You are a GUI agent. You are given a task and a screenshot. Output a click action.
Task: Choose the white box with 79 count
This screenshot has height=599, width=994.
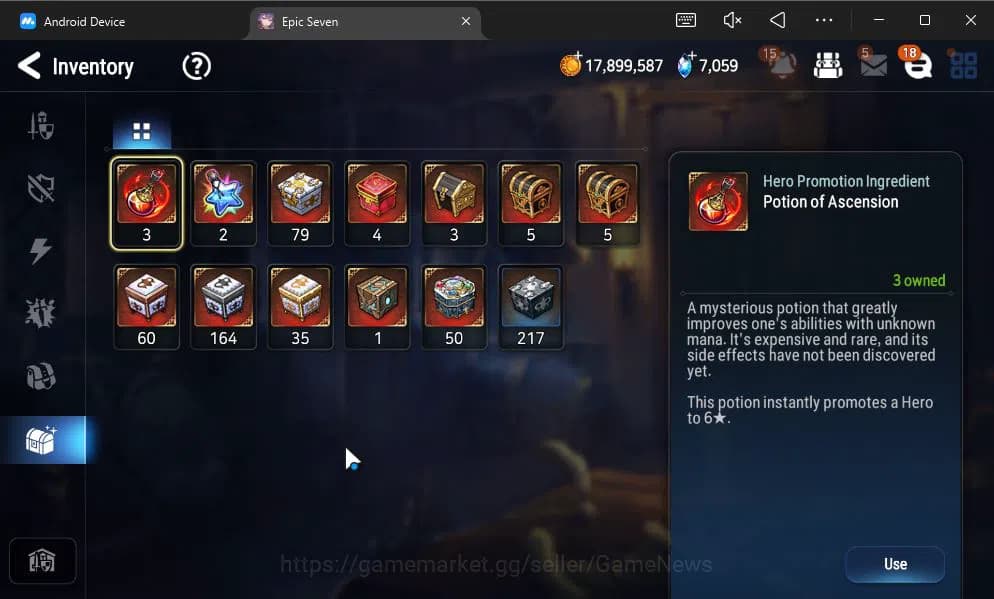(x=300, y=203)
